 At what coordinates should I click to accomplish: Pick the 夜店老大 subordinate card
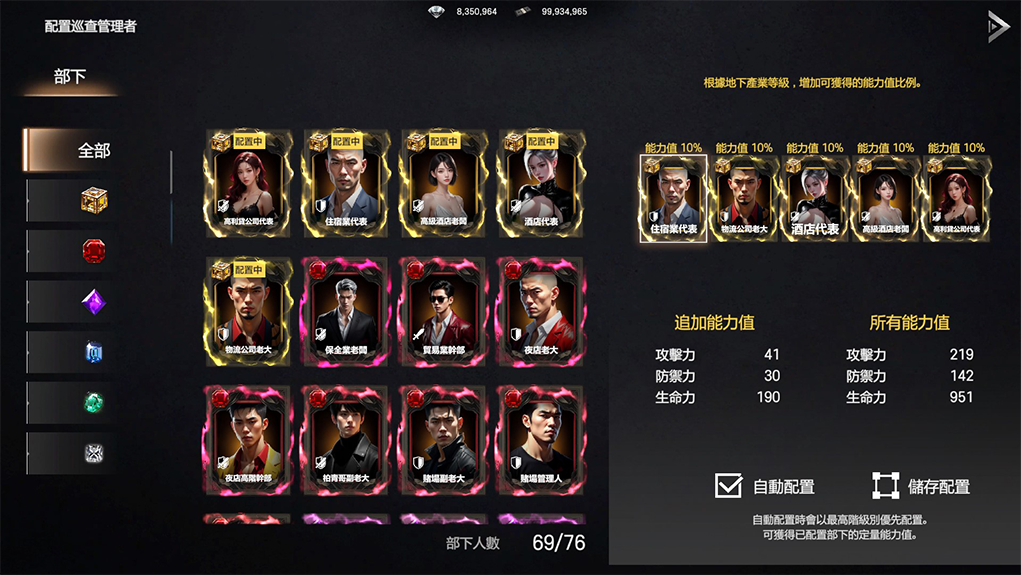click(541, 311)
